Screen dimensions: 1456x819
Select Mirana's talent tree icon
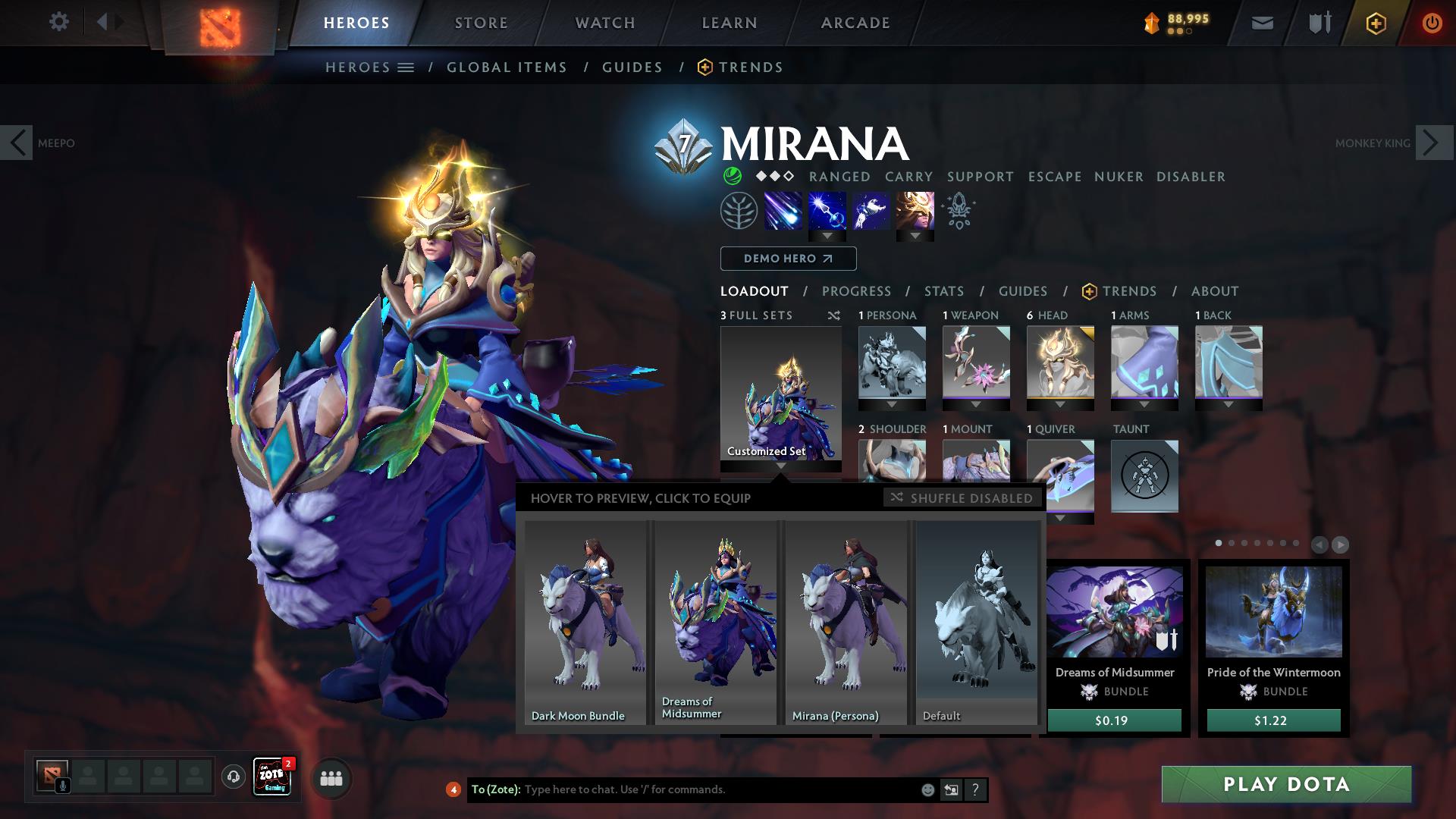(x=738, y=210)
